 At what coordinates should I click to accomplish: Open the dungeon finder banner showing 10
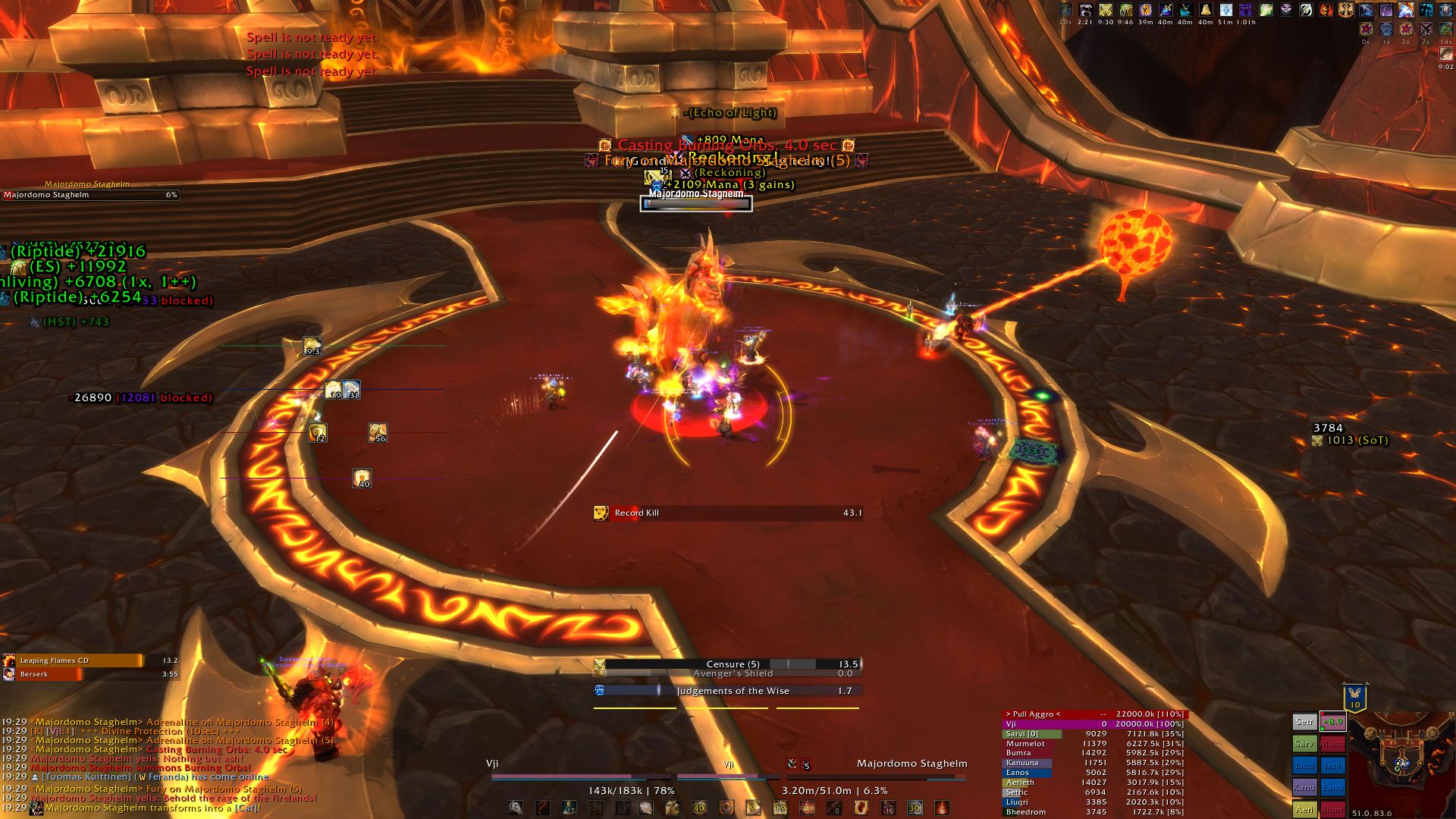tap(1354, 698)
